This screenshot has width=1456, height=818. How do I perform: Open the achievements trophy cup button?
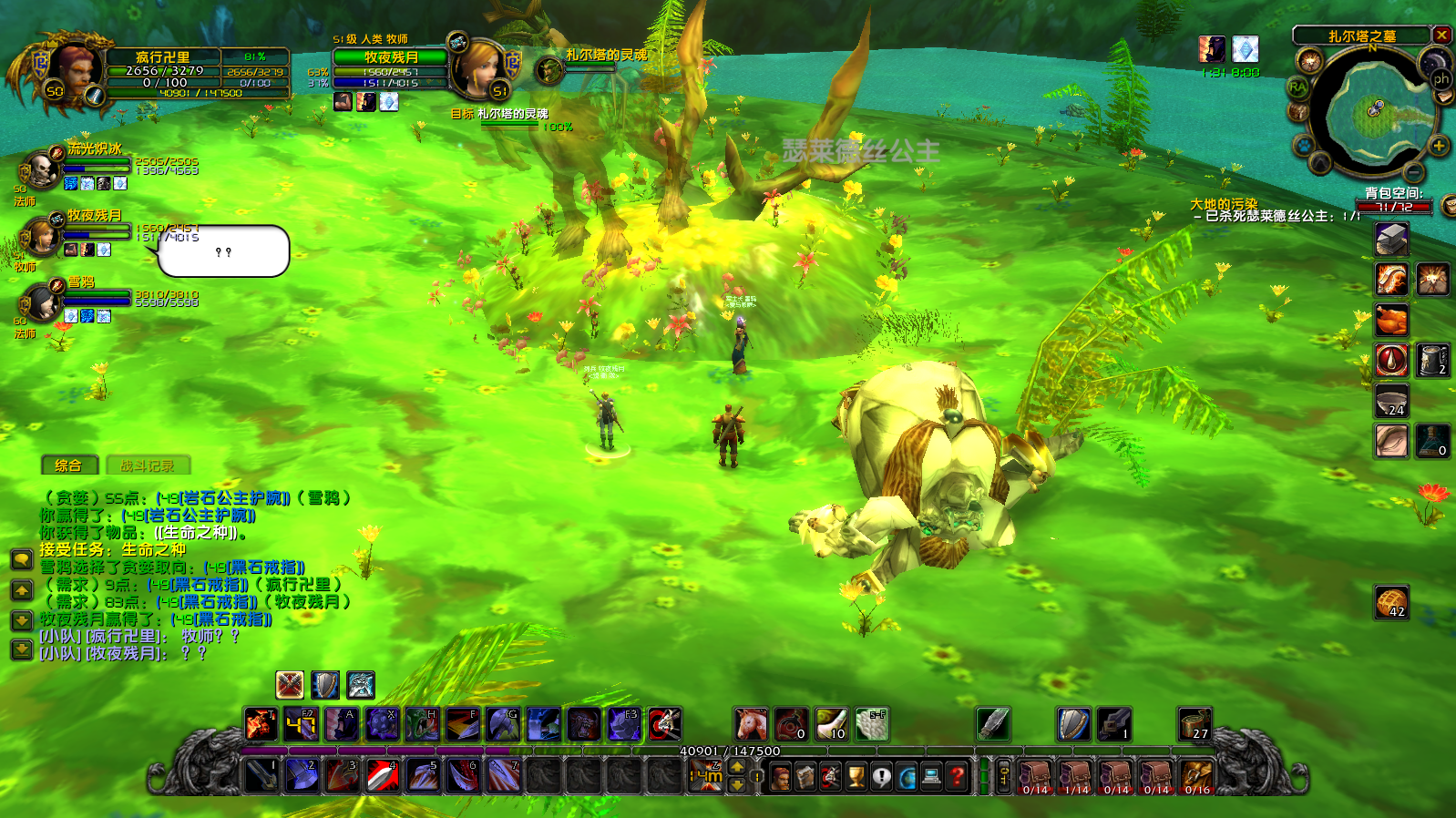tap(856, 777)
